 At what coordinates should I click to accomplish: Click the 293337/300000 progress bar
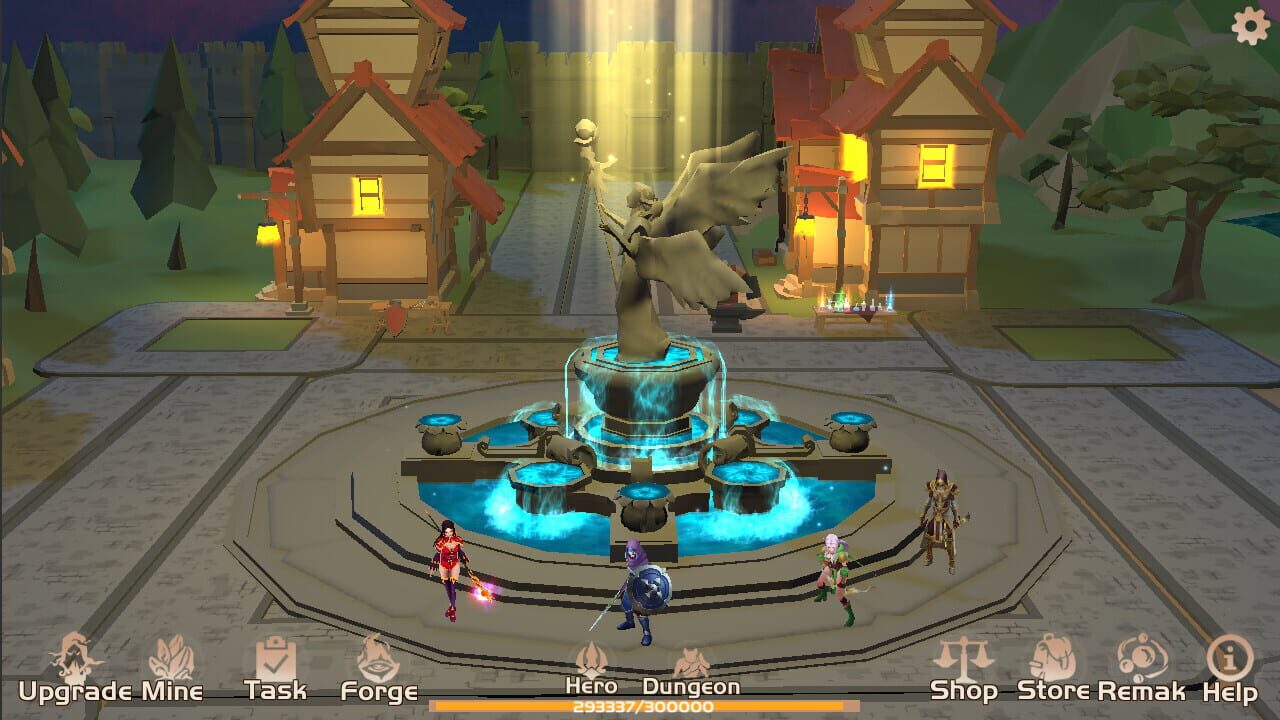tap(640, 706)
